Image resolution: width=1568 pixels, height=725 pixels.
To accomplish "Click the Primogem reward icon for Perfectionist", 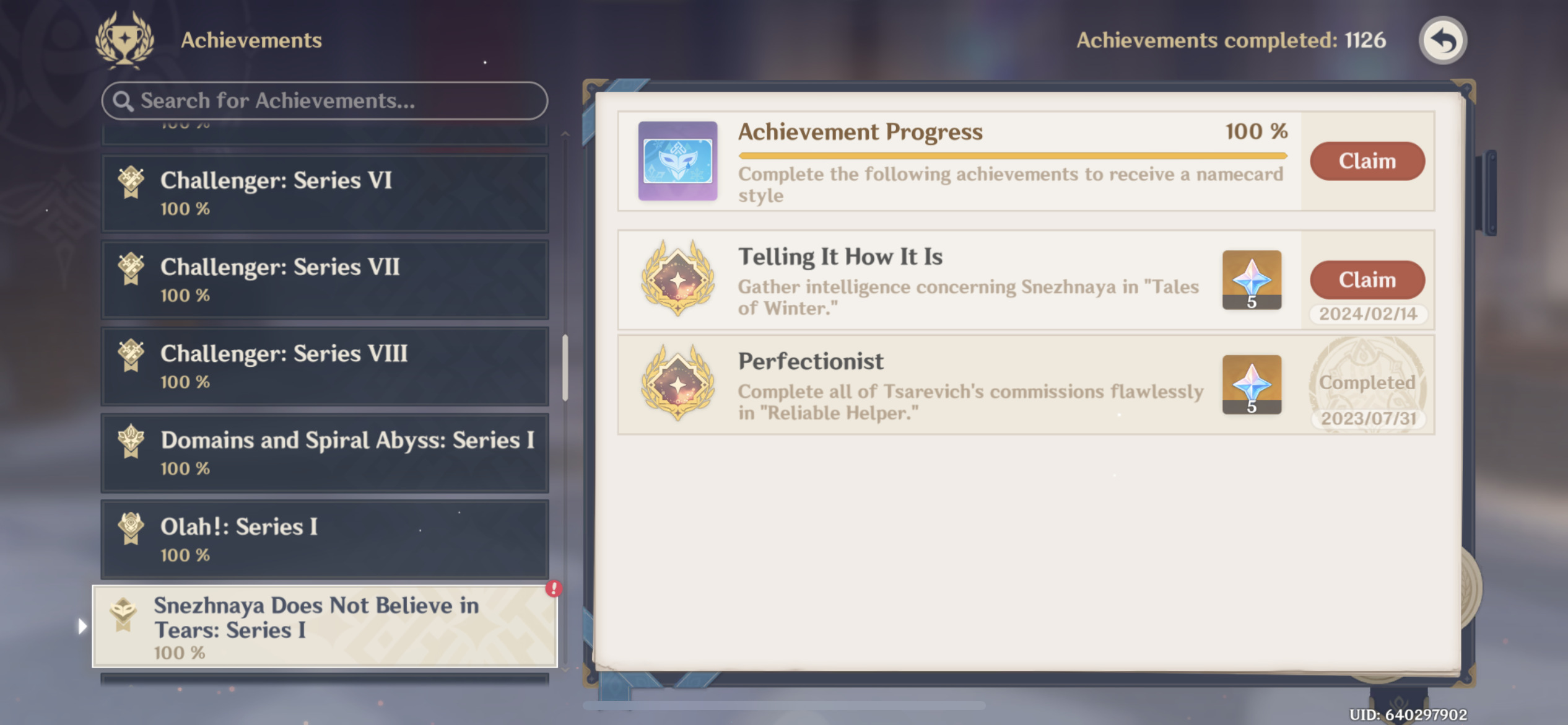I will point(1252,384).
